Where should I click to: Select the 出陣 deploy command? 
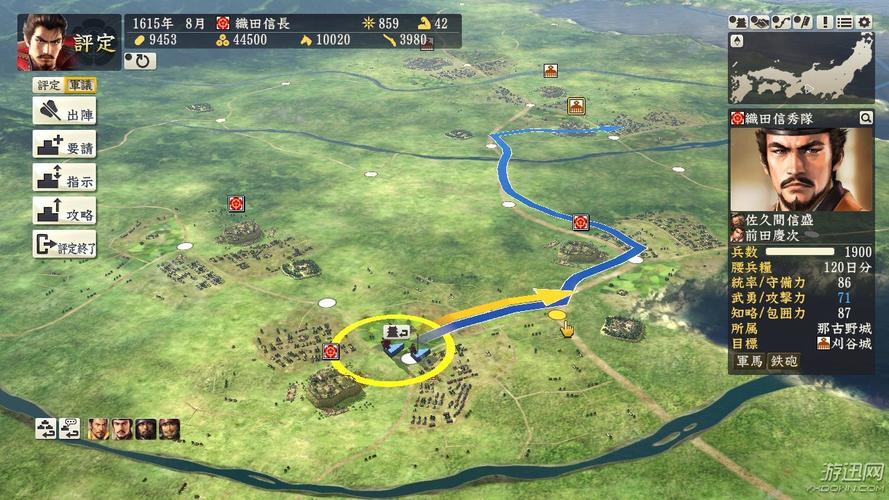coord(65,113)
